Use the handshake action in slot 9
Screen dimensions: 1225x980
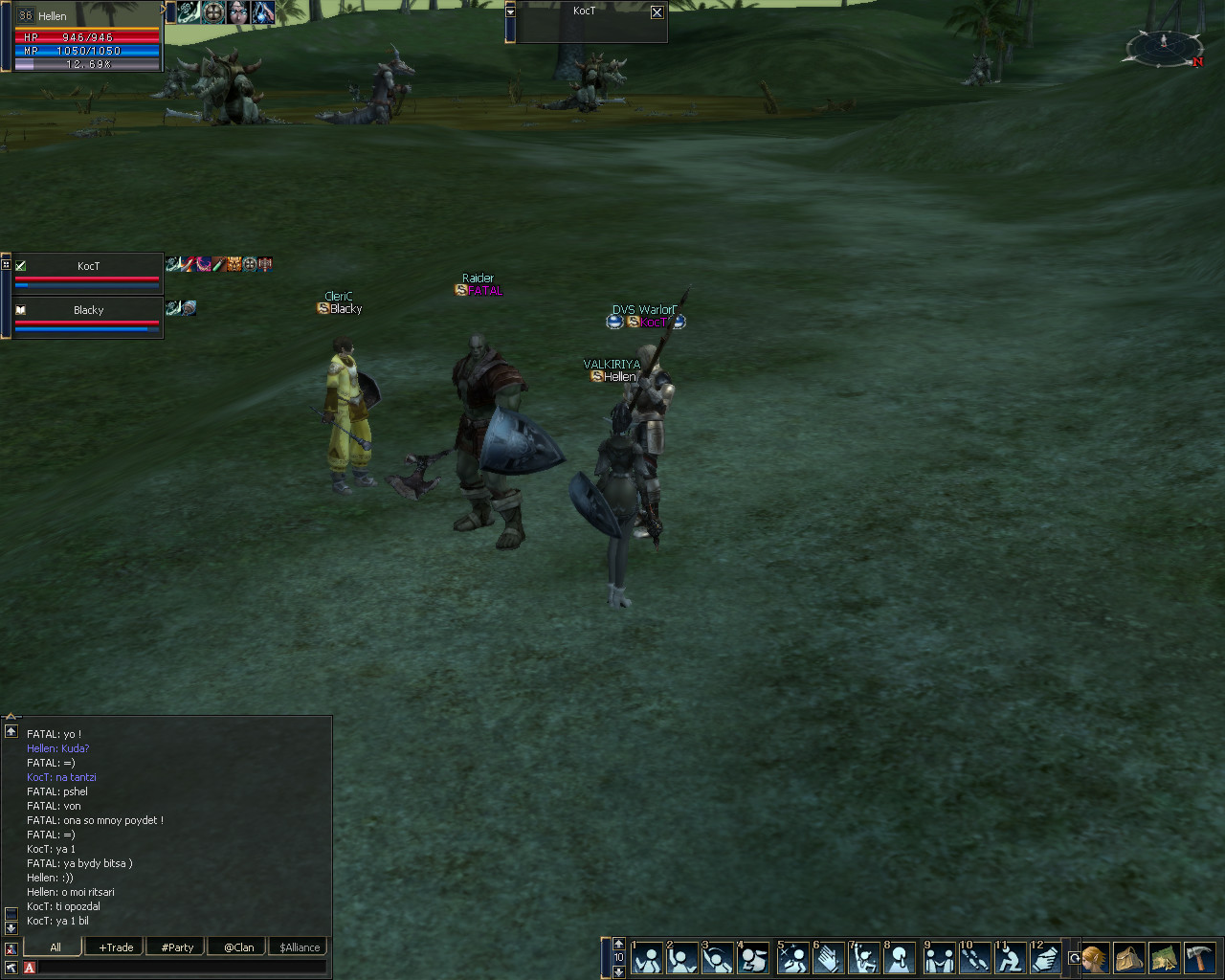[939, 958]
